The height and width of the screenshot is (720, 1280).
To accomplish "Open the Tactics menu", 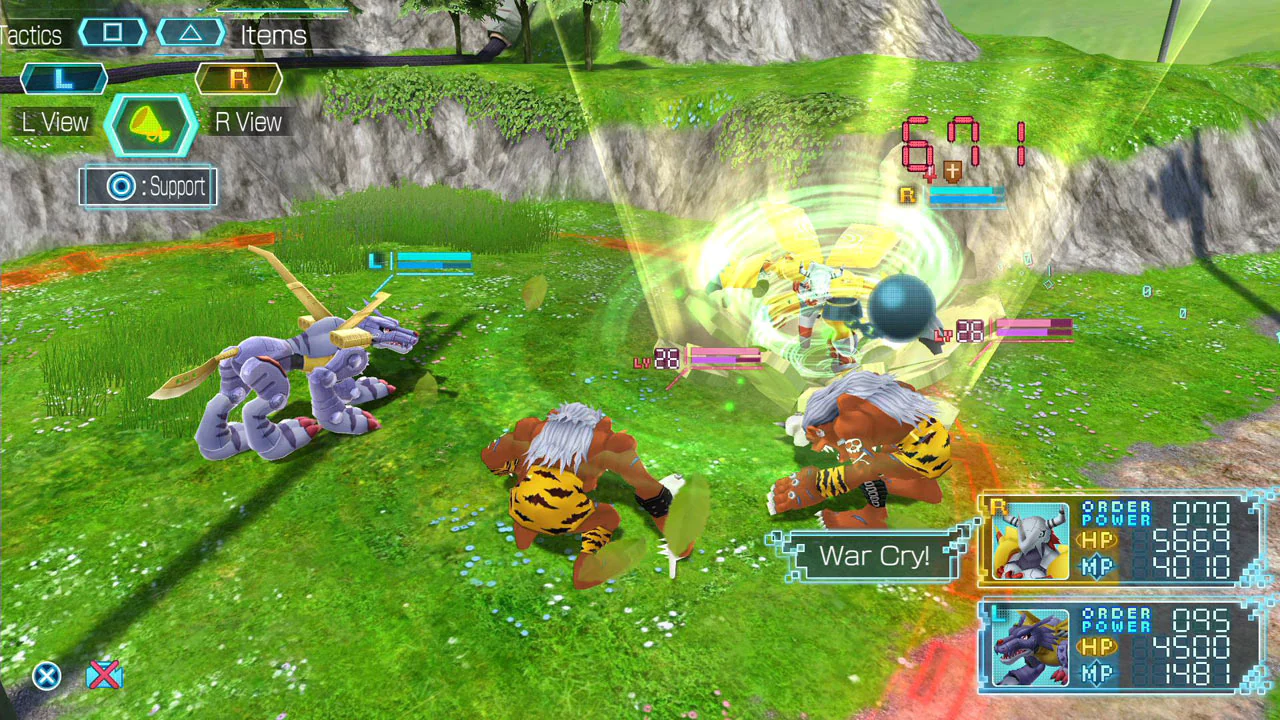I will pyautogui.click(x=33, y=33).
